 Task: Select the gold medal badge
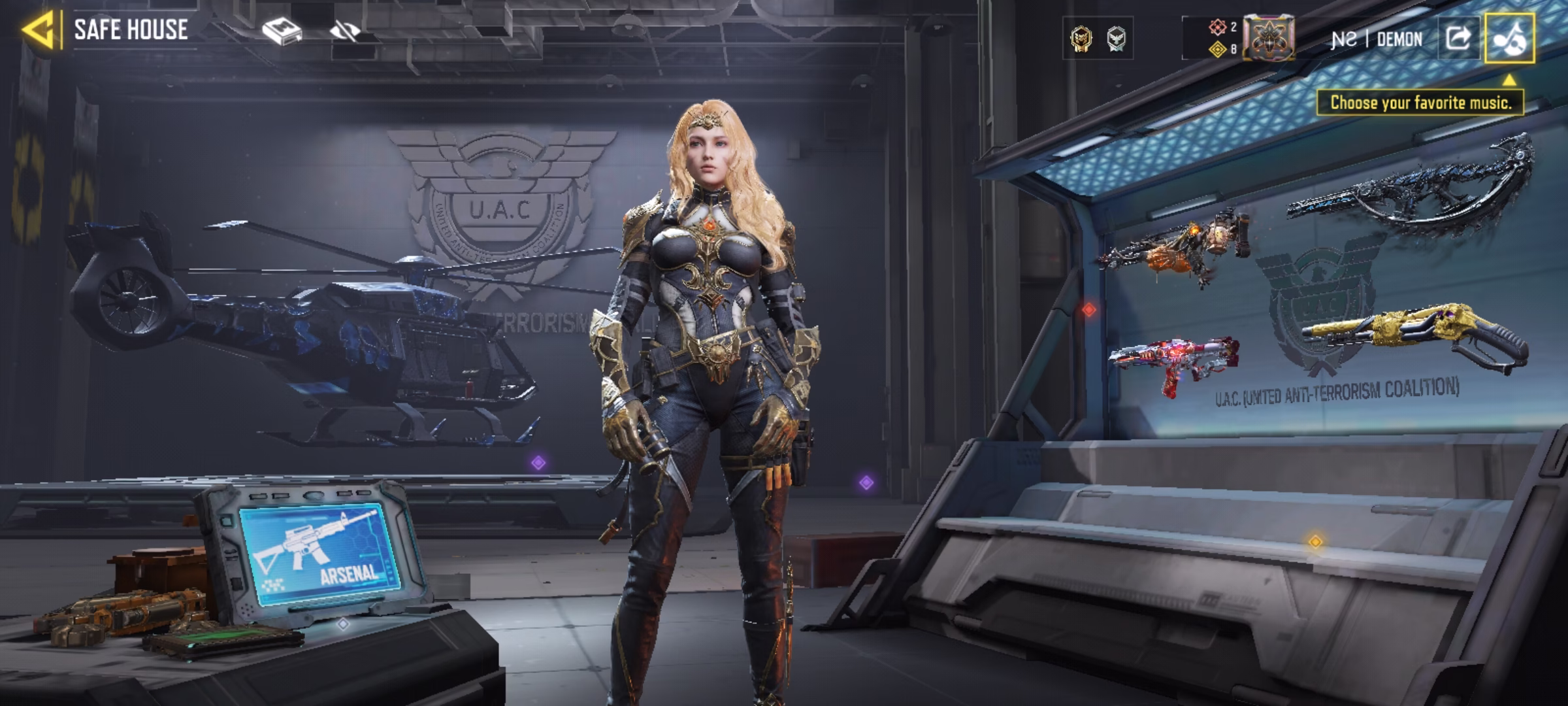click(x=1081, y=39)
